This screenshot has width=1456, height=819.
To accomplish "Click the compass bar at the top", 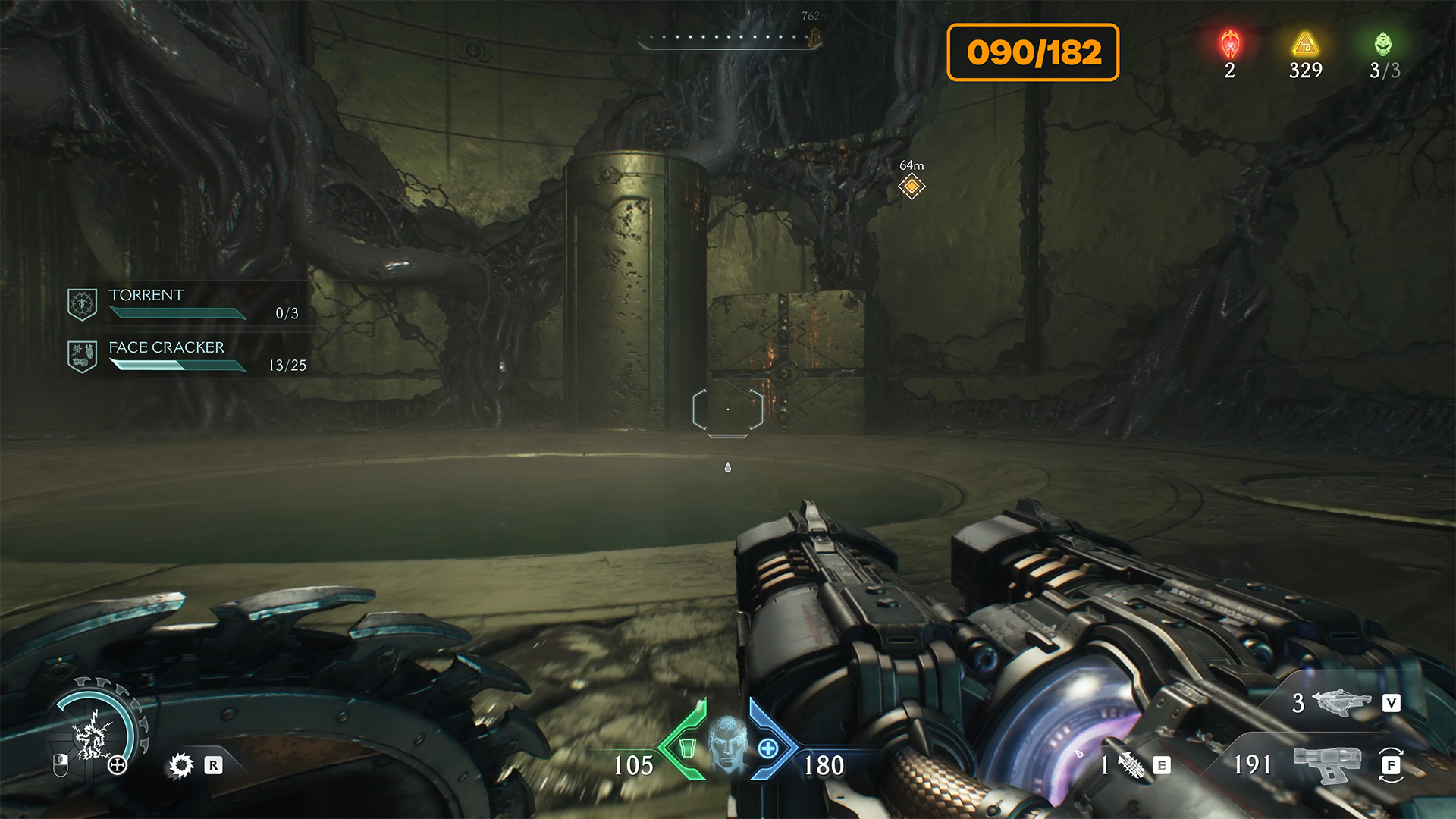I will pyautogui.click(x=728, y=39).
